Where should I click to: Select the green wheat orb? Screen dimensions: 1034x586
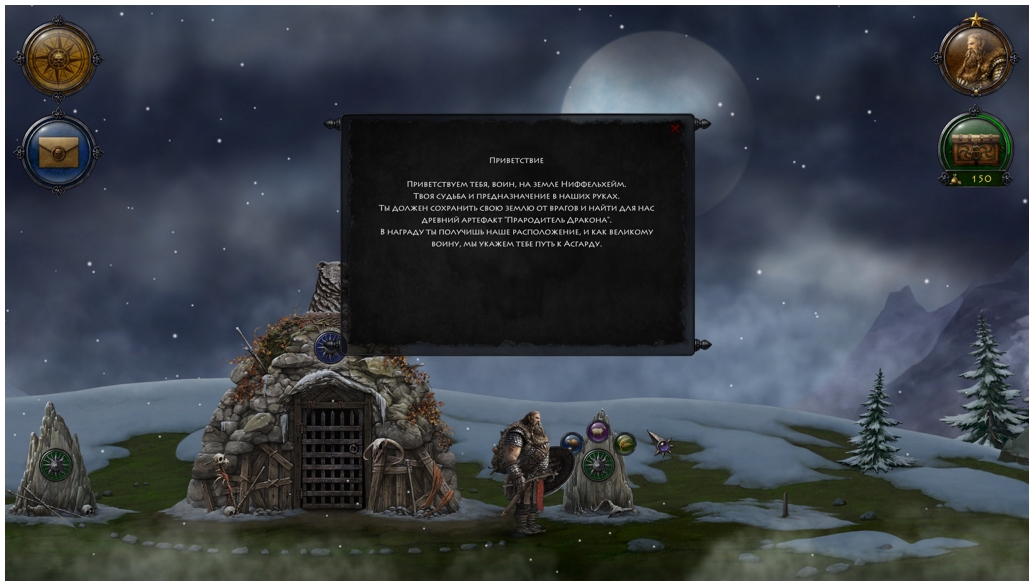point(625,443)
